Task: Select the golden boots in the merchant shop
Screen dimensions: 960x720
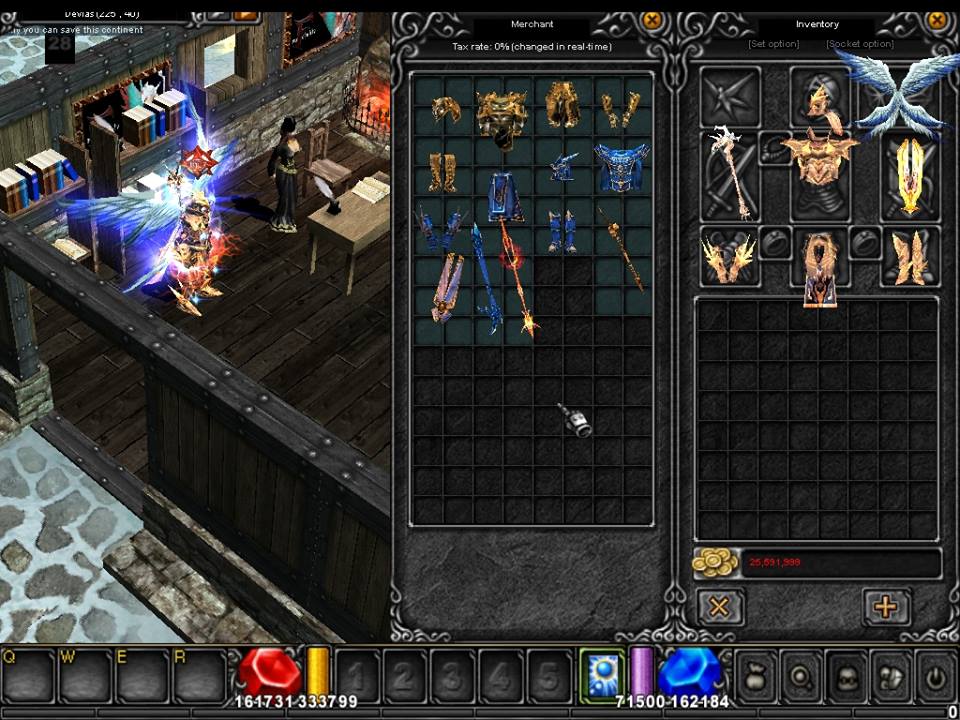Action: pyautogui.click(x=441, y=171)
